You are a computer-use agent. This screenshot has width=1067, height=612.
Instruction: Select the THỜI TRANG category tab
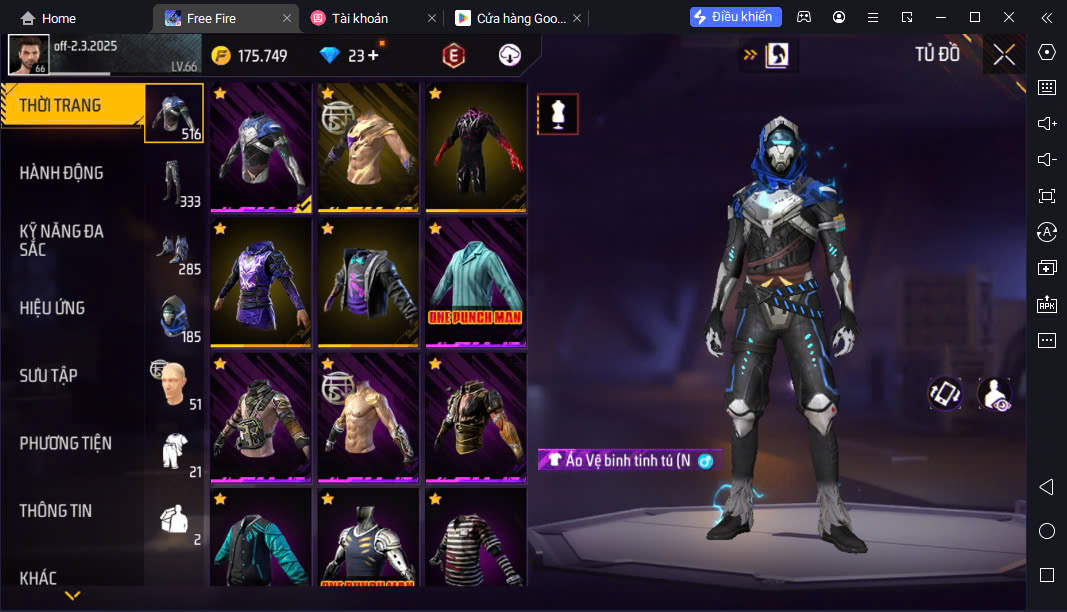[62, 106]
